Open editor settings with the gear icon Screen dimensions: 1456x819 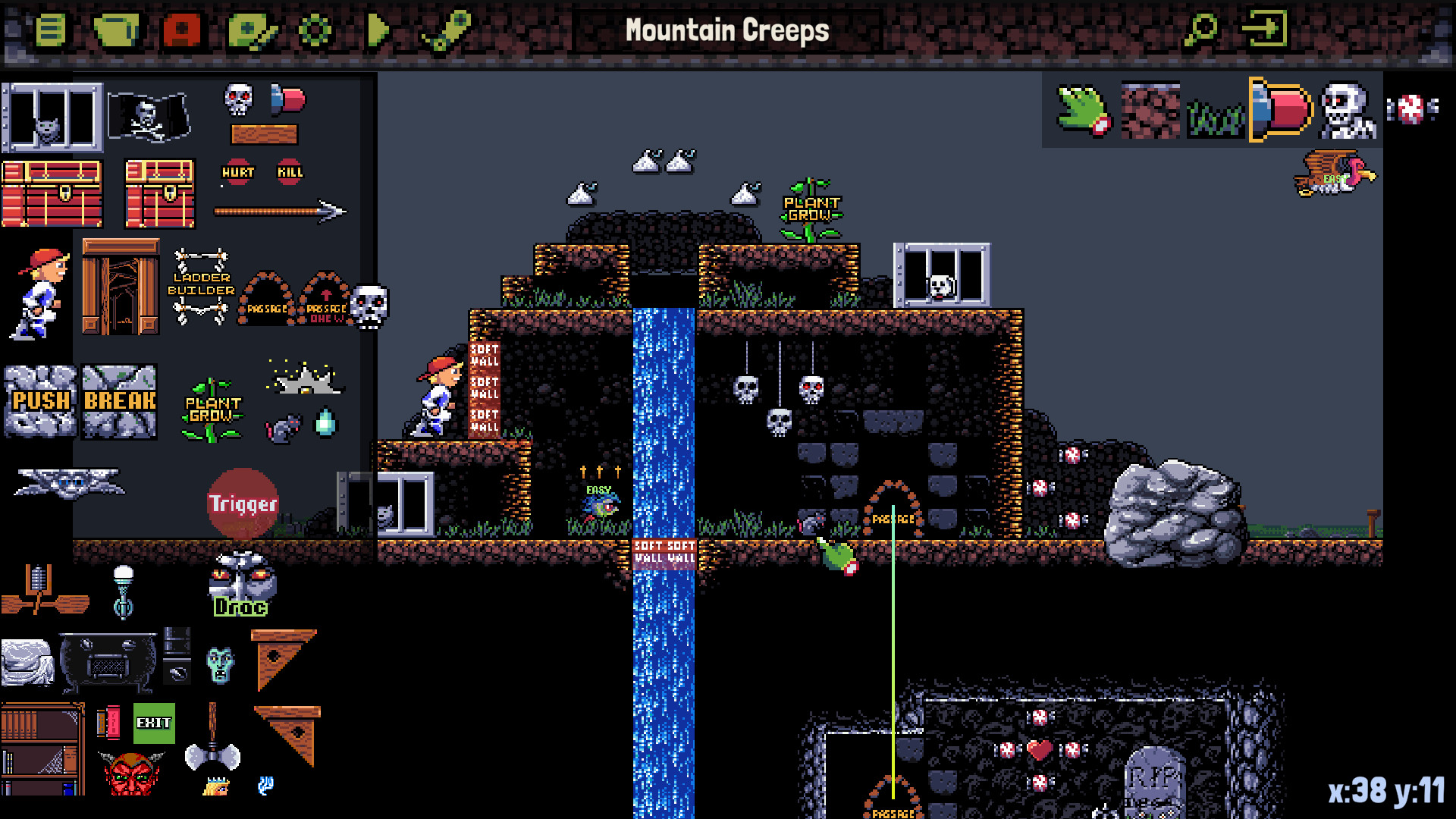pos(316,30)
